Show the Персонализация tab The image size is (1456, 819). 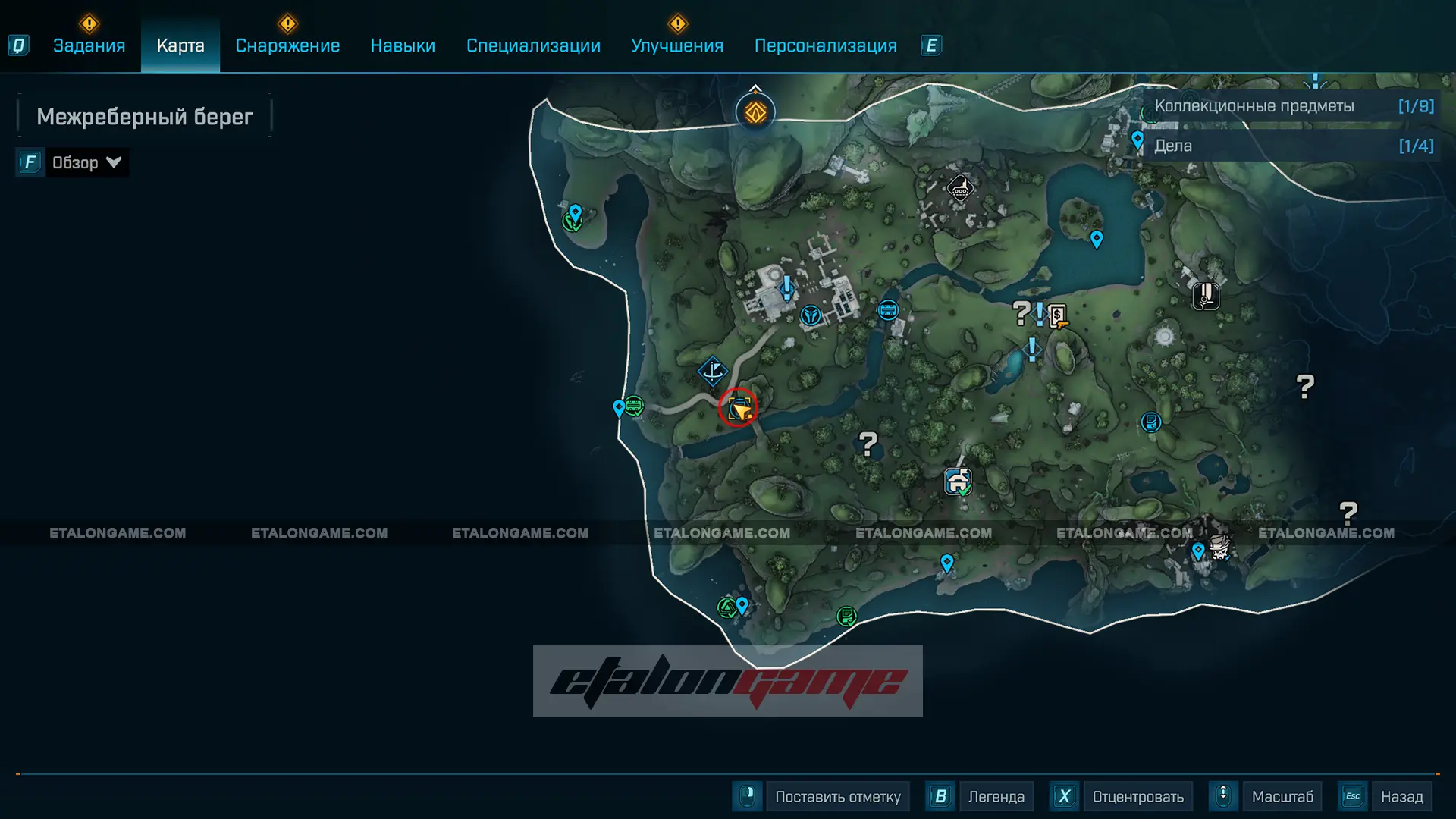pos(825,45)
